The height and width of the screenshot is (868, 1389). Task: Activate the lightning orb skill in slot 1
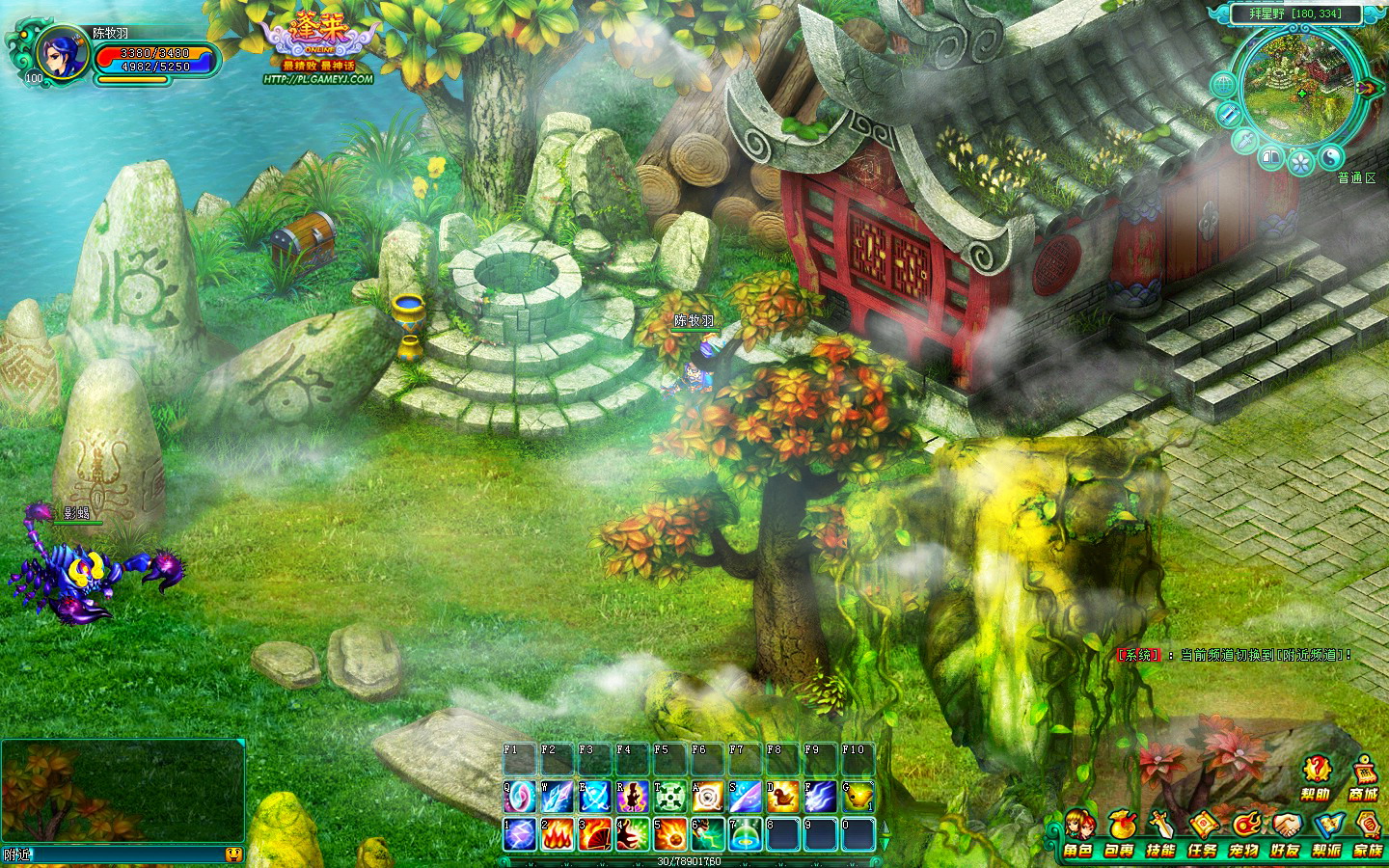click(x=519, y=834)
